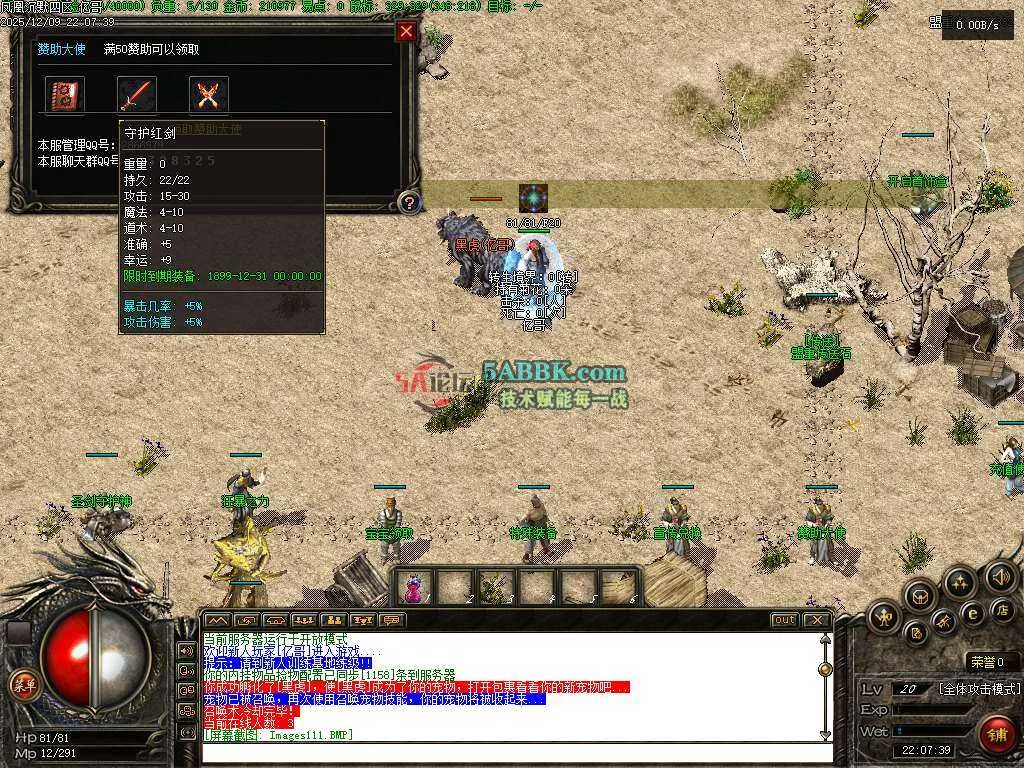This screenshot has width=1024, height=768.
Task: Toggle the chat sound speaker side button
Action: (186, 650)
